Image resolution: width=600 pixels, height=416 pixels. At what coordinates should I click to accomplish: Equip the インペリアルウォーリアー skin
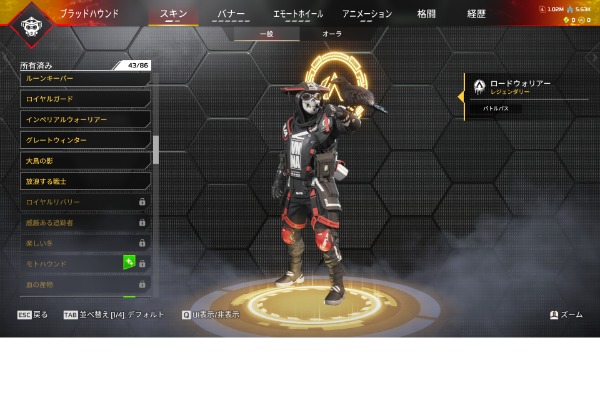click(85, 119)
